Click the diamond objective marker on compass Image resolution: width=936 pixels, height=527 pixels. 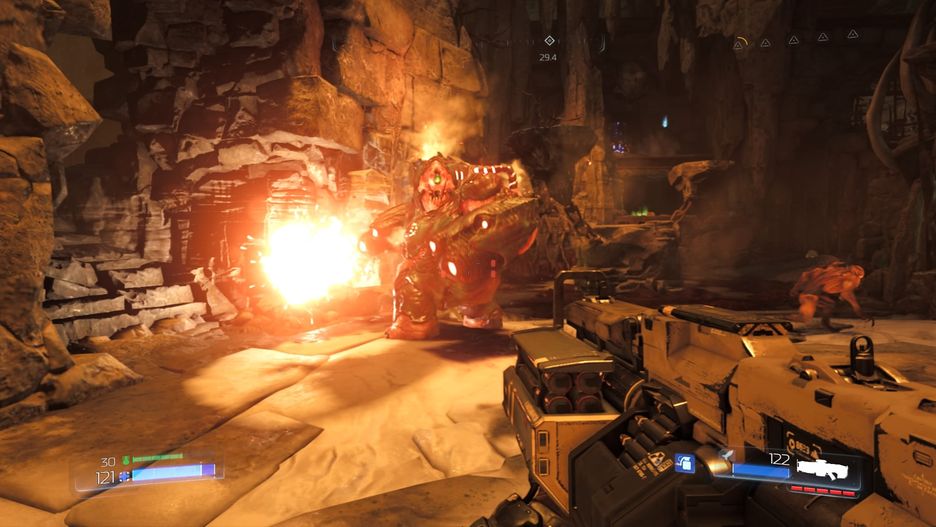[548, 41]
